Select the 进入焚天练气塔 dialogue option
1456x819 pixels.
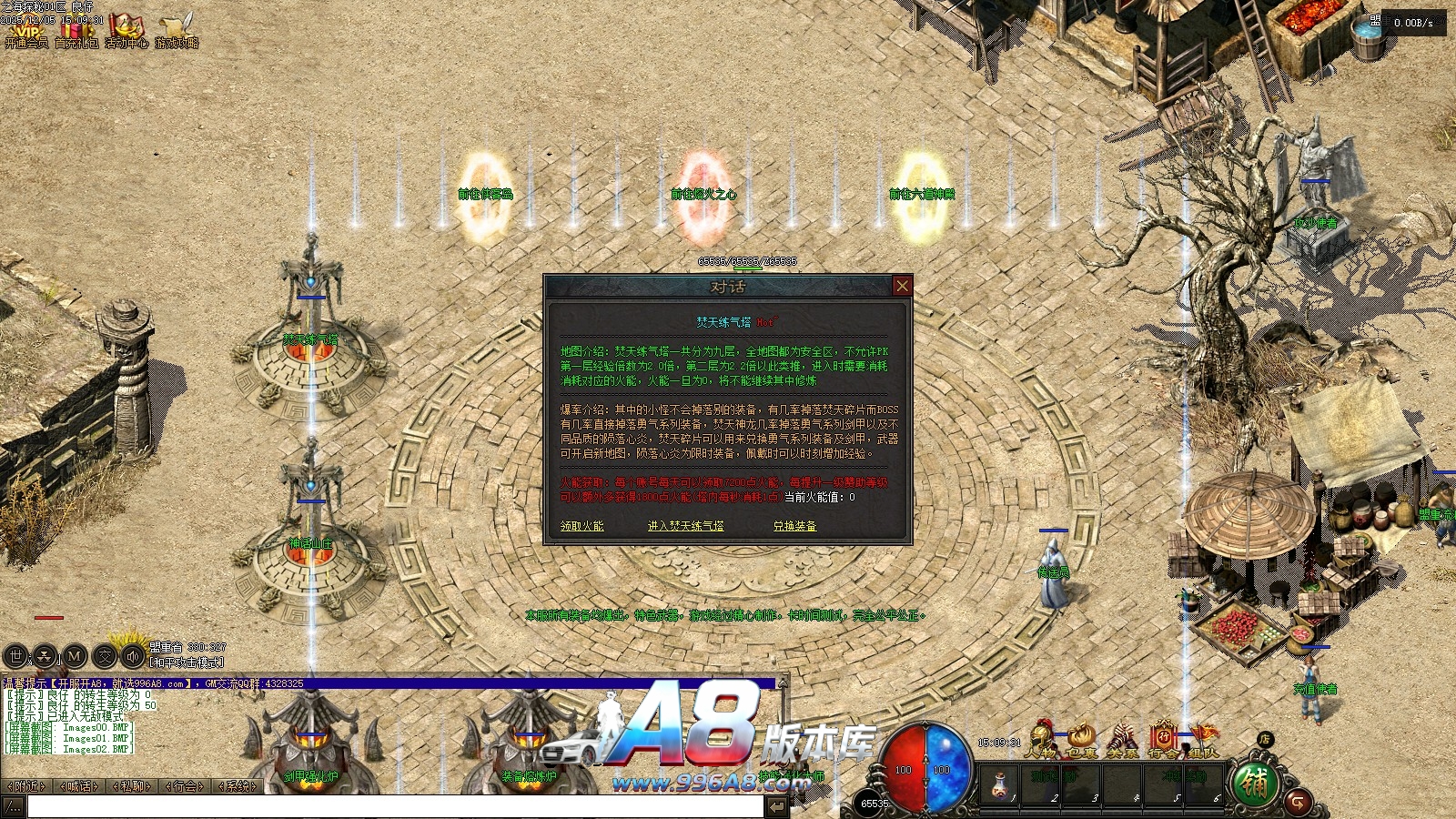[685, 526]
